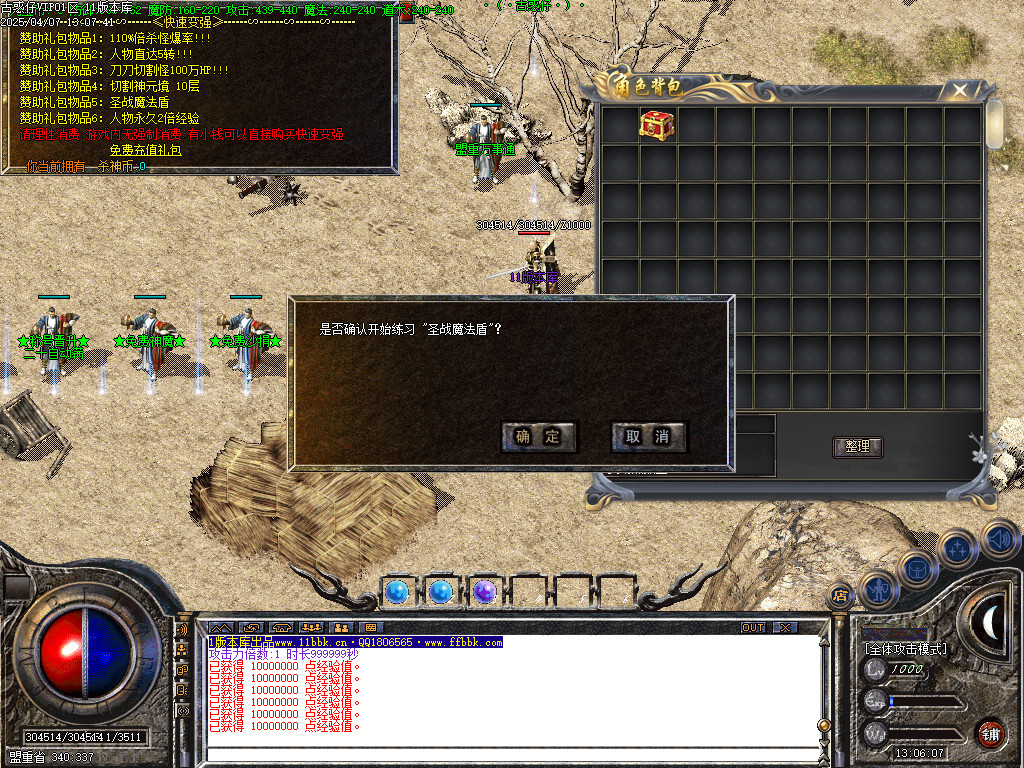Click the OUT button above the chat
This screenshot has height=768, width=1024.
click(752, 627)
